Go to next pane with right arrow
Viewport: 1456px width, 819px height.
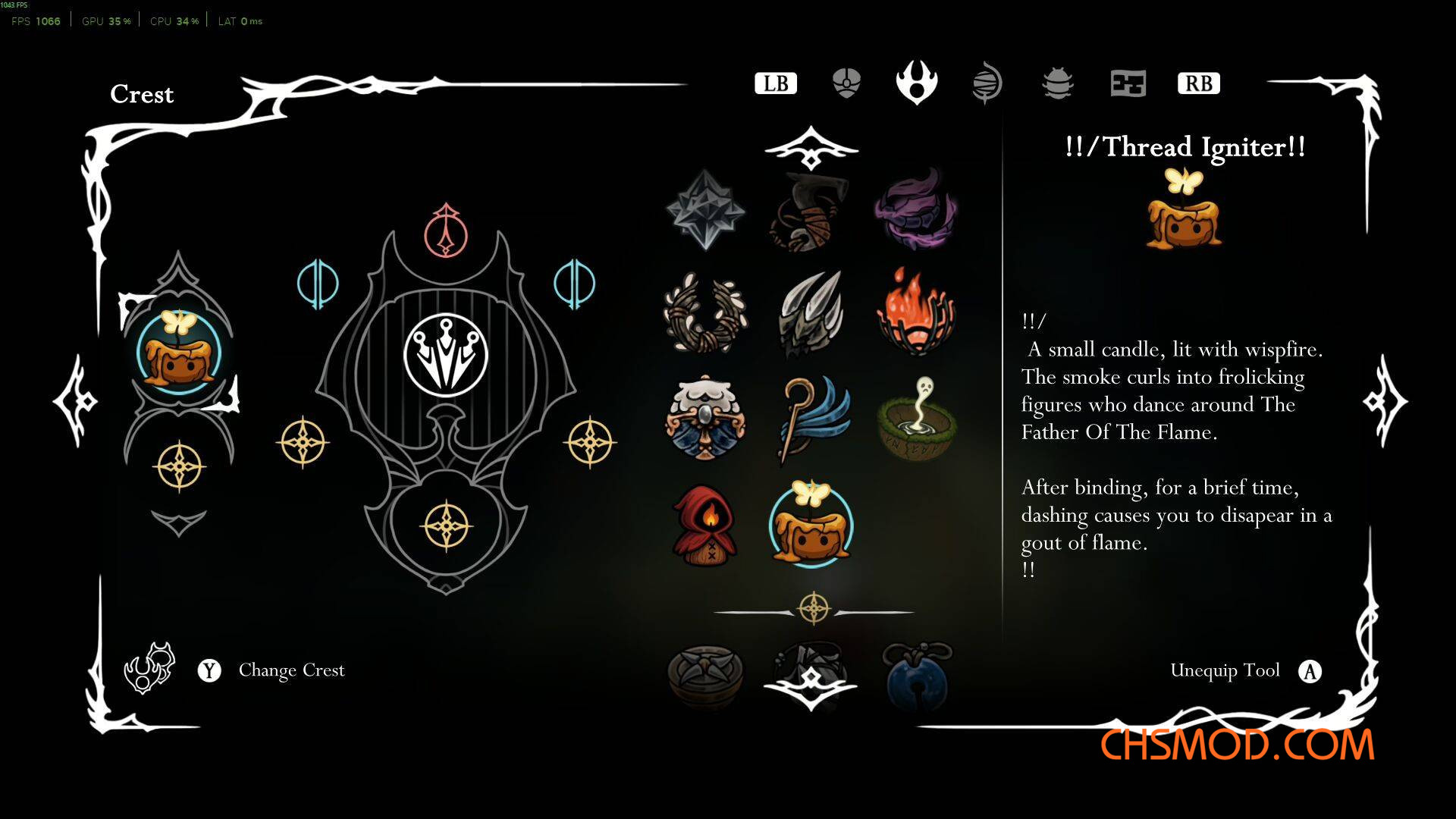point(1385,401)
